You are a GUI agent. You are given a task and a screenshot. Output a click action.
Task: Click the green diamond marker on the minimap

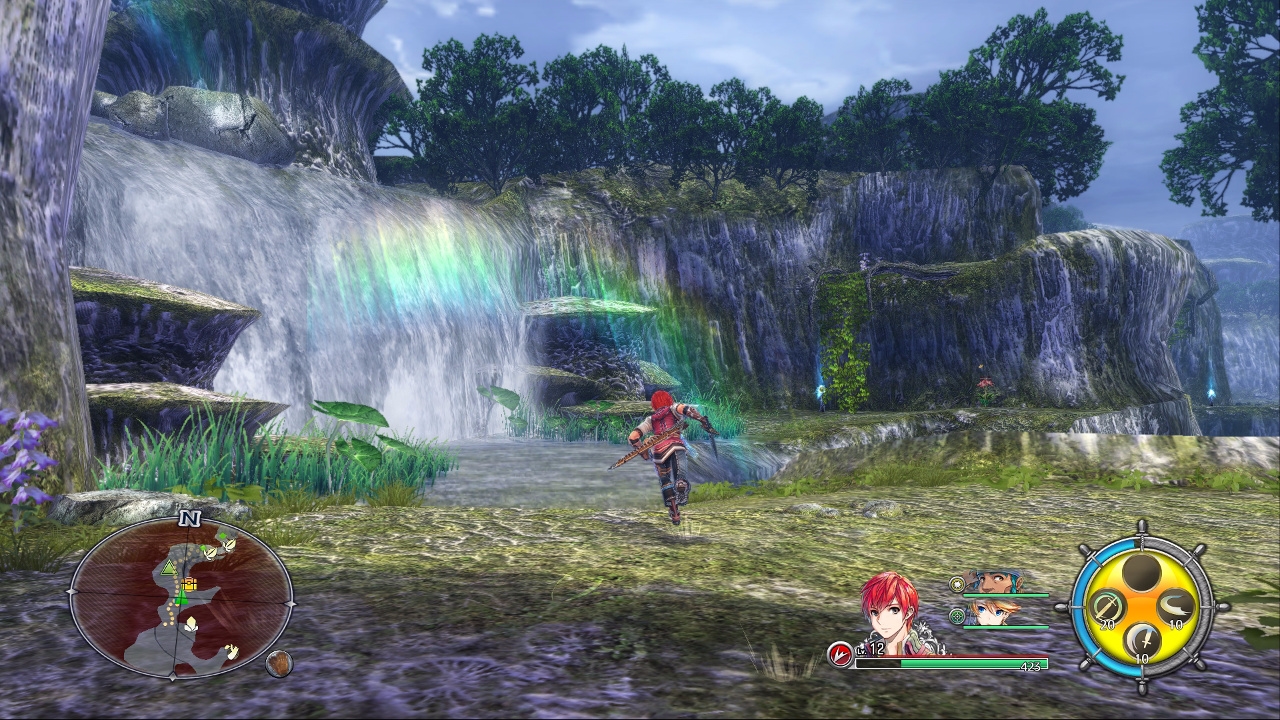(x=223, y=535)
